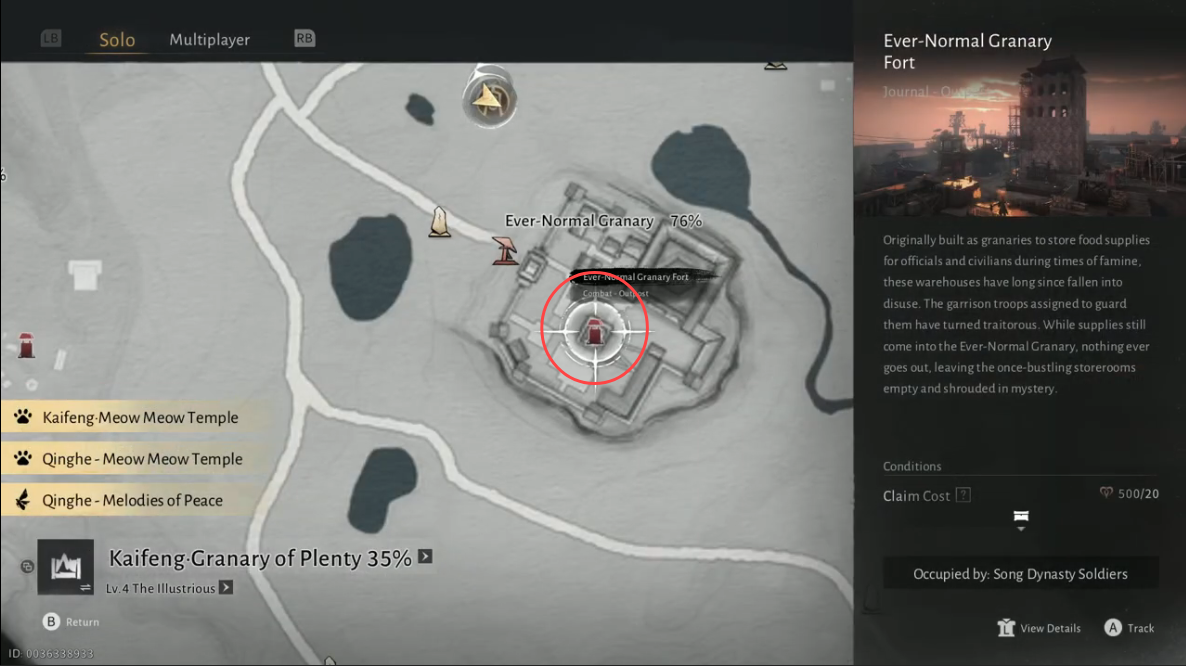The height and width of the screenshot is (666, 1186).
Task: Open Lv.4 The Illustrious details arrow
Action: tap(226, 588)
